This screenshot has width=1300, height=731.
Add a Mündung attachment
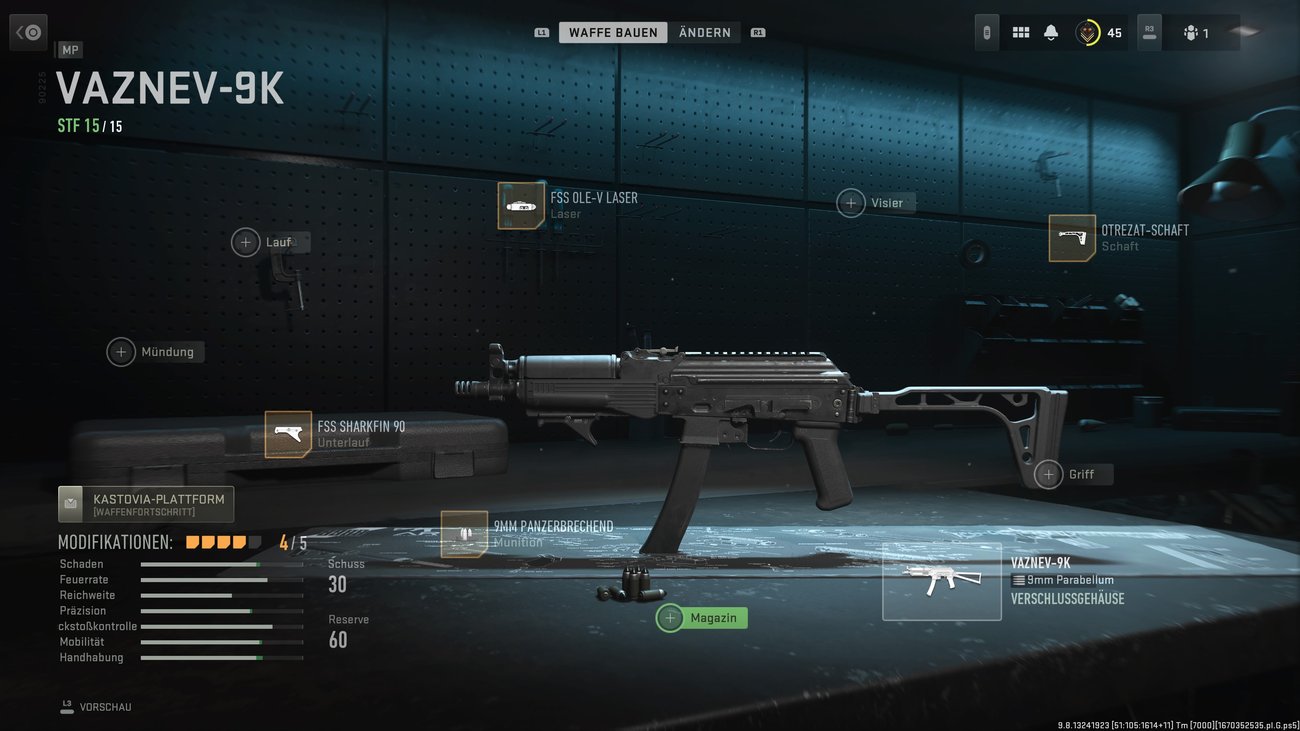(121, 352)
